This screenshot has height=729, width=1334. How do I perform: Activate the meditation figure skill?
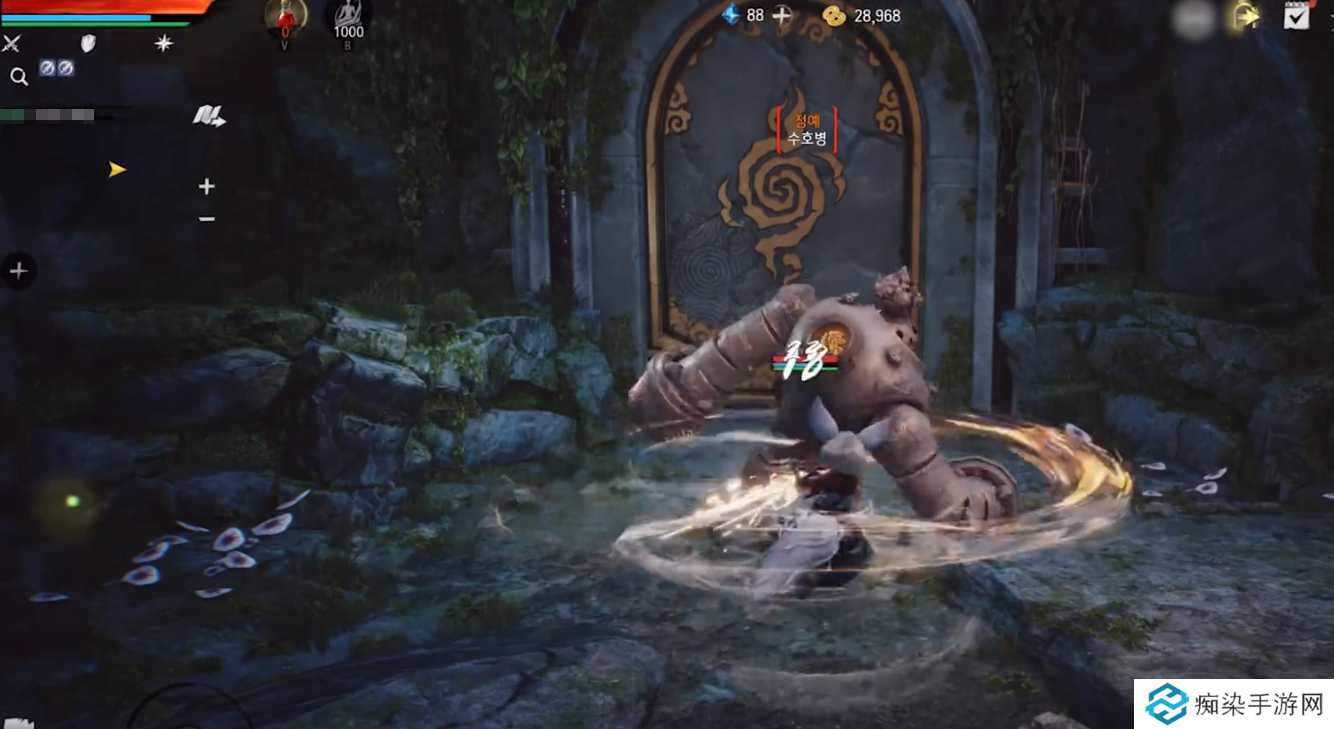pos(348,17)
